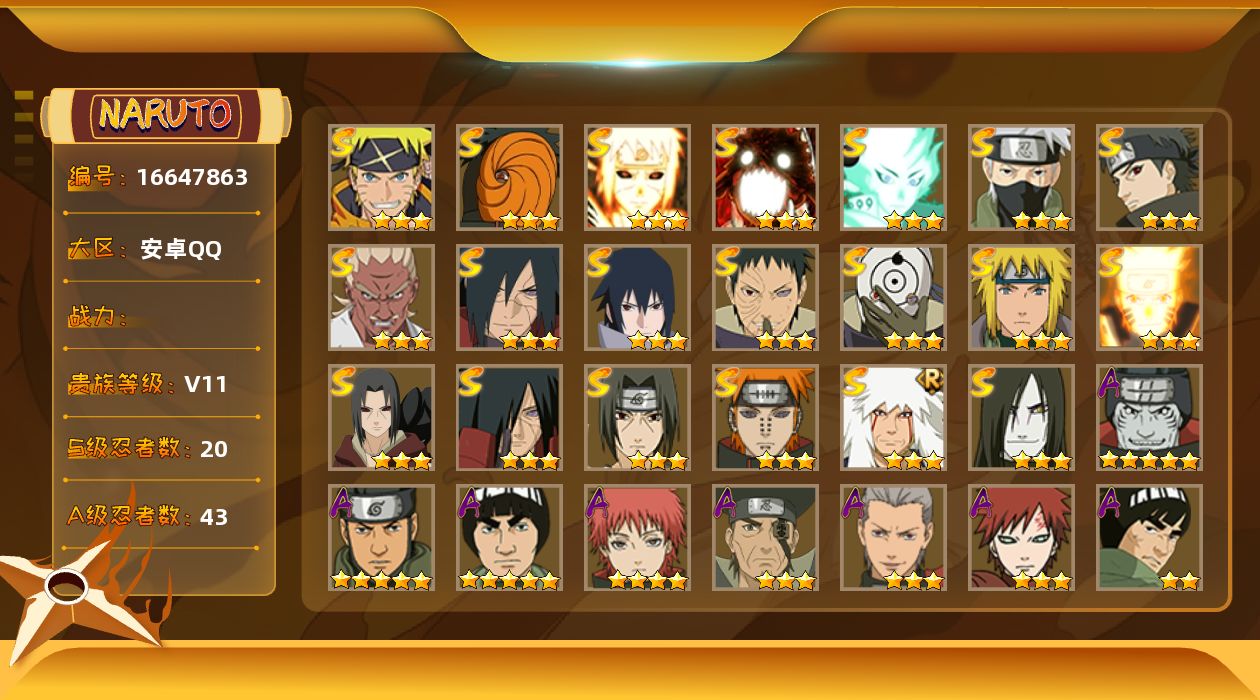Select Danzo with the bandaged eye
Screen dimensions: 1260x700
(x=765, y=537)
